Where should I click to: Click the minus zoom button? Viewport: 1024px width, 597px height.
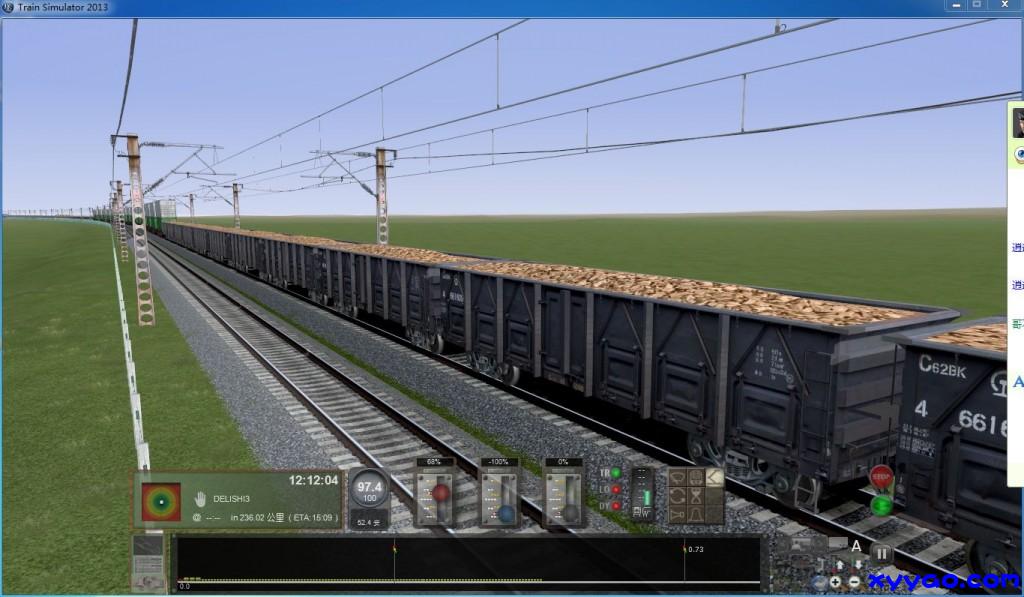(x=855, y=582)
